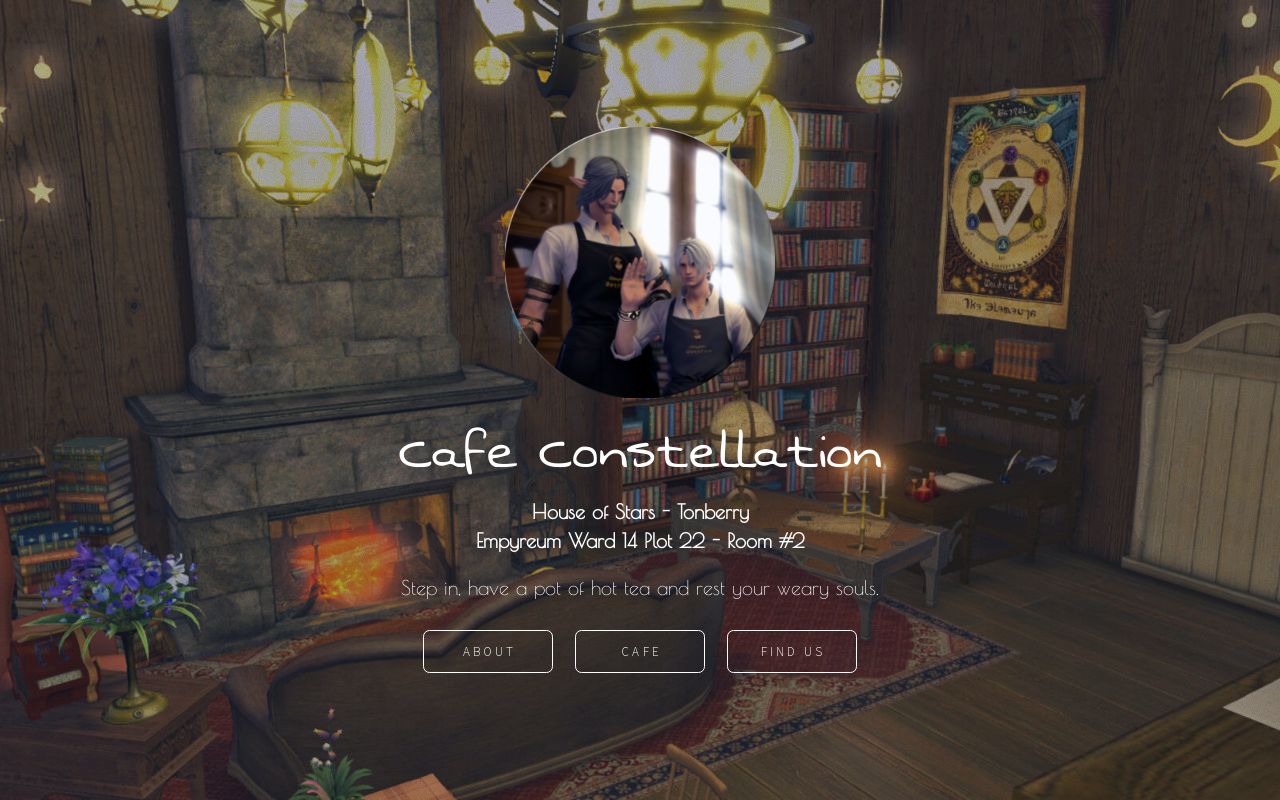Viewport: 1280px width, 800px height.
Task: Get directions by clicking FIND US
Action: (x=791, y=651)
